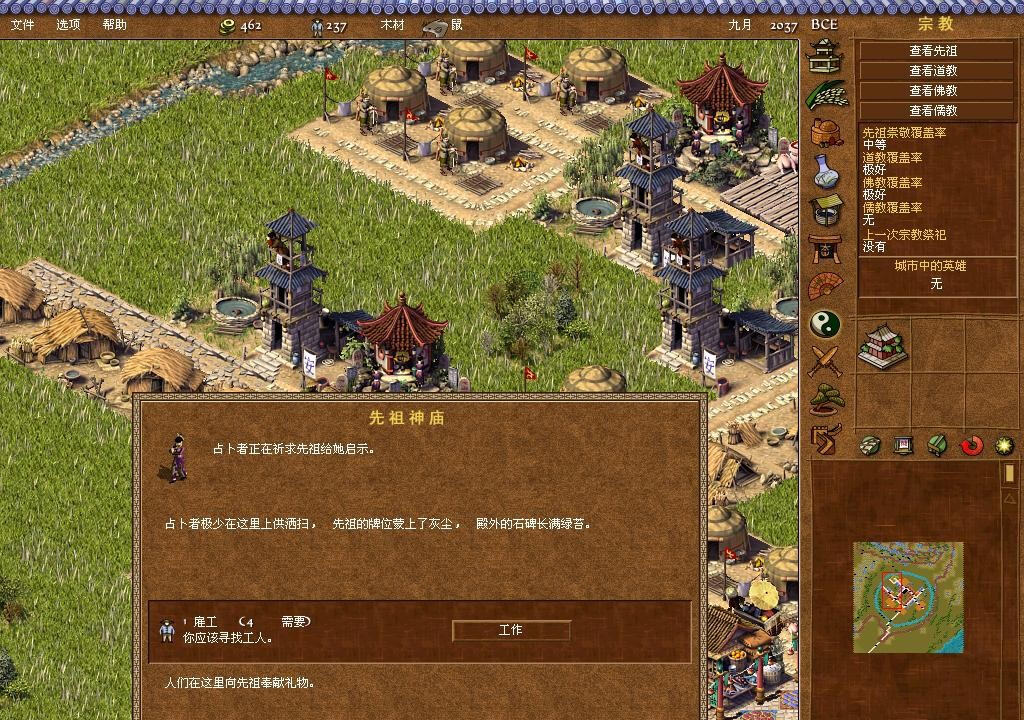Open the red gate administration icon
The image size is (1024, 720).
pos(825,247)
